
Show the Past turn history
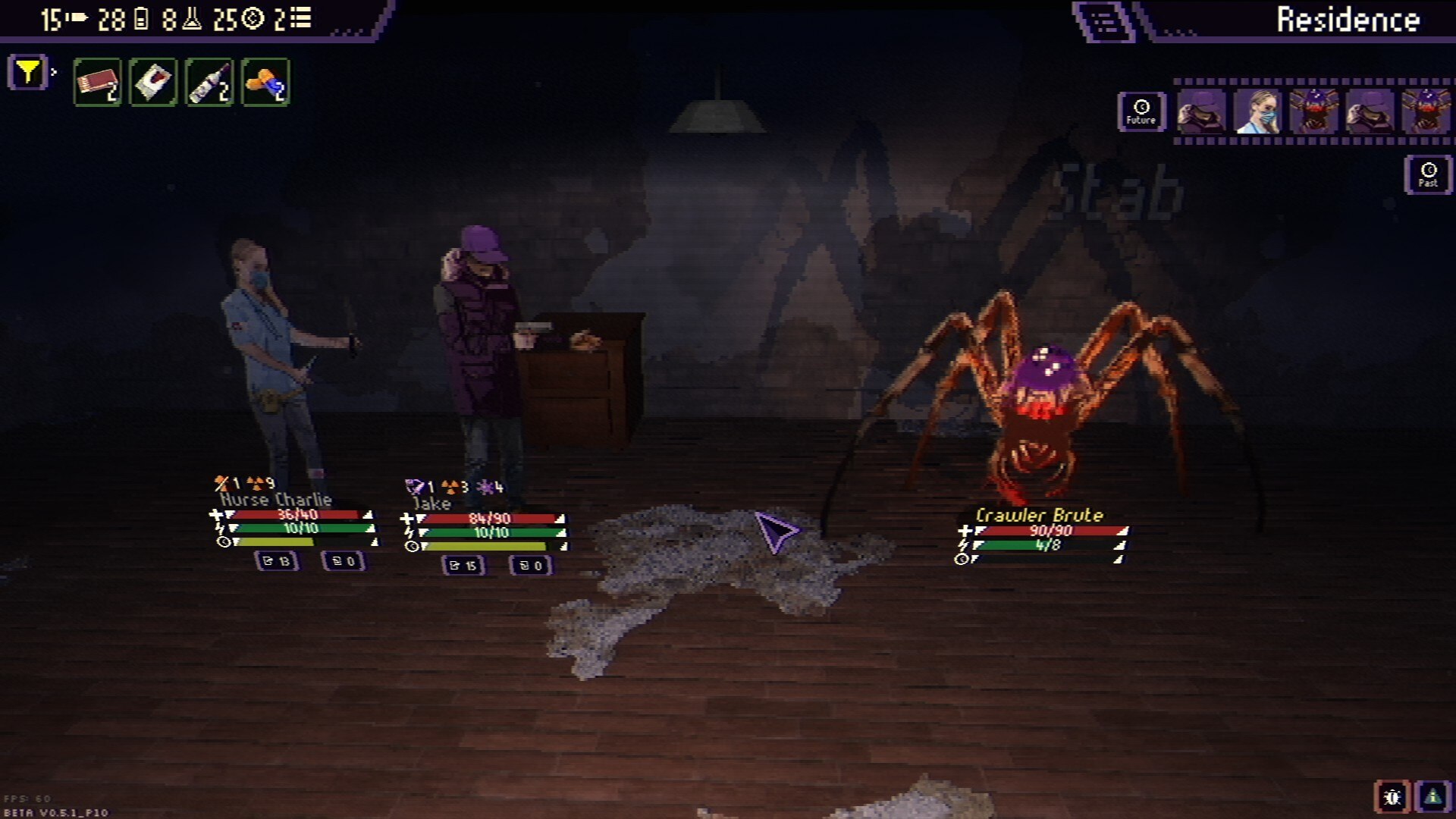pos(1428,174)
